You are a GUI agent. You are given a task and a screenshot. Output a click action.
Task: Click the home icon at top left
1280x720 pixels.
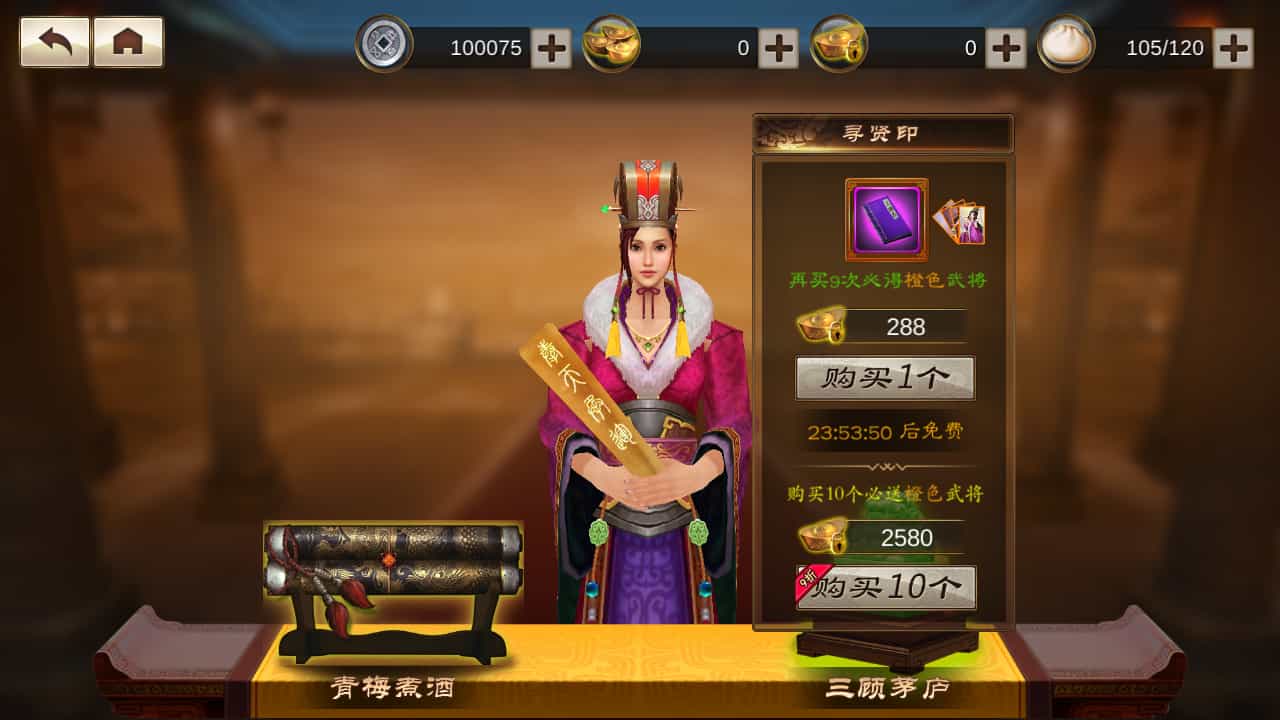(126, 44)
